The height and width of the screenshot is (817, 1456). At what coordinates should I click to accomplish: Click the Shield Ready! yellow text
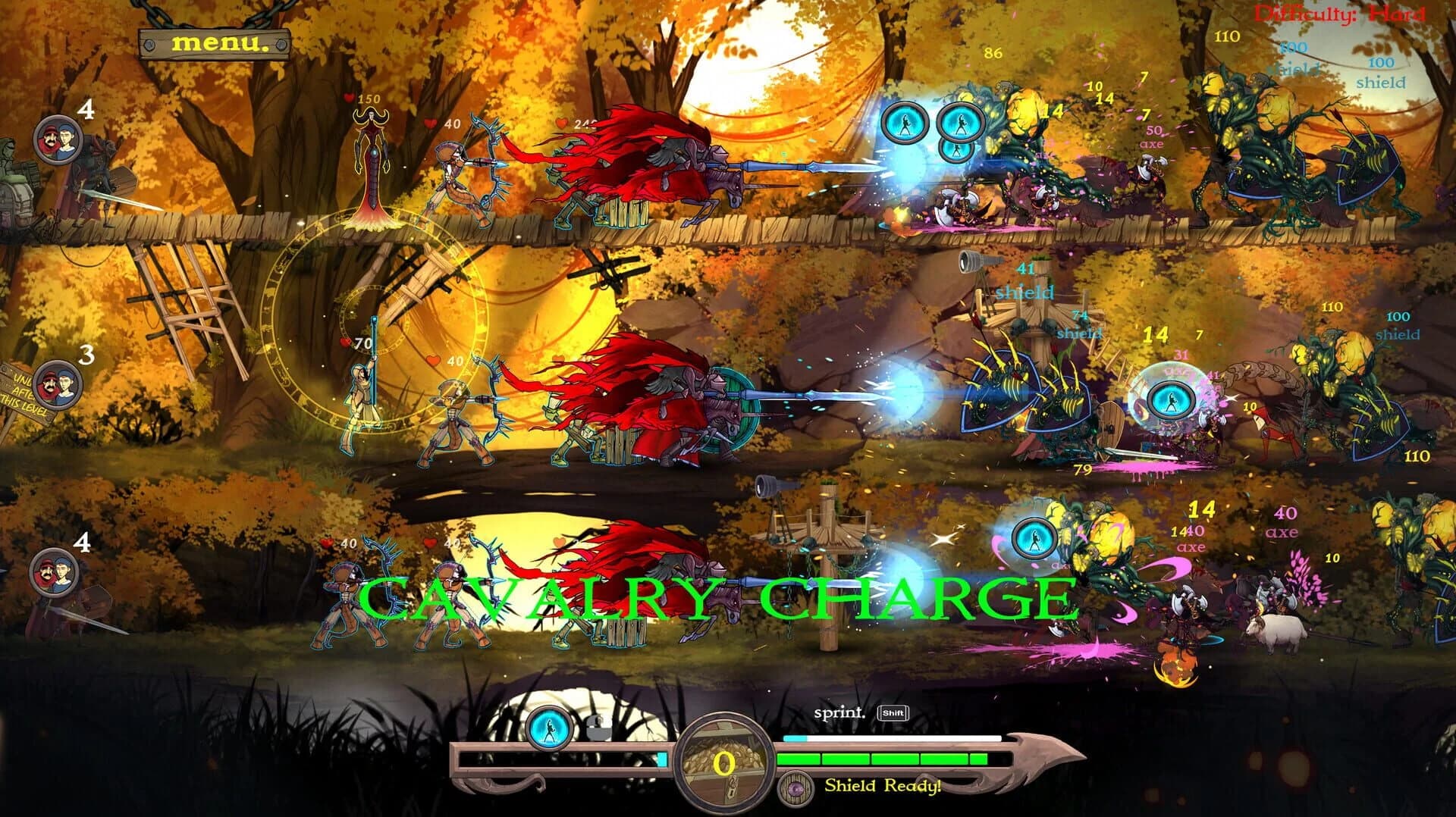(882, 787)
